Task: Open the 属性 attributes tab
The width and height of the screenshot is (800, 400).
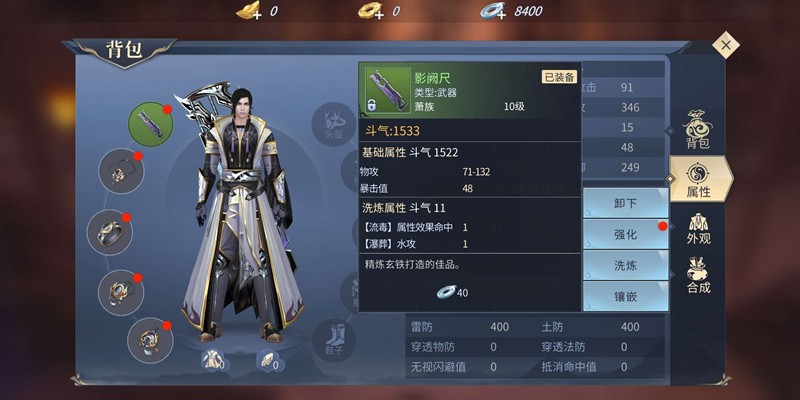Action: pos(698,178)
